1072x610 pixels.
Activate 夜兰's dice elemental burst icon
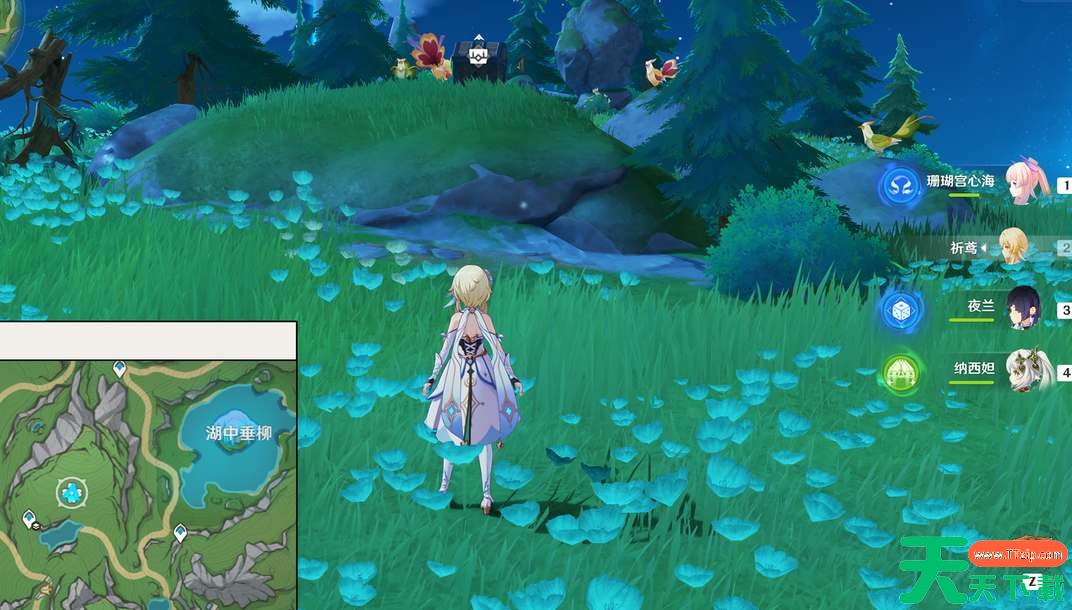pos(901,311)
